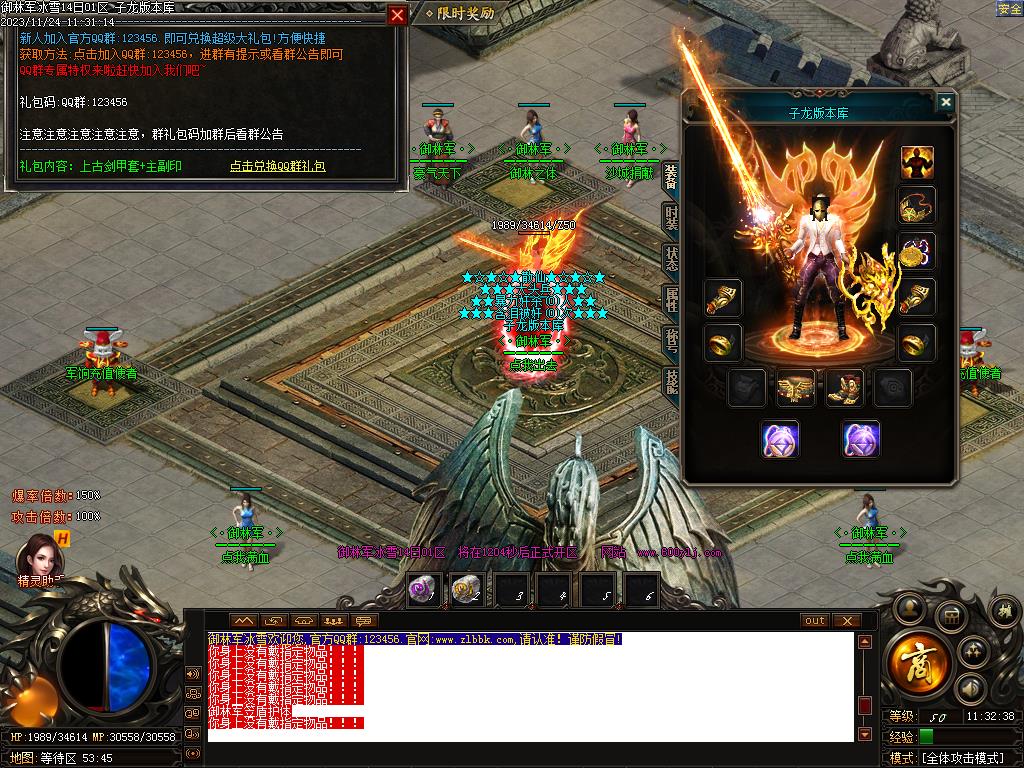Close the QQ group announcement window
This screenshot has width=1024, height=768.
tap(397, 15)
